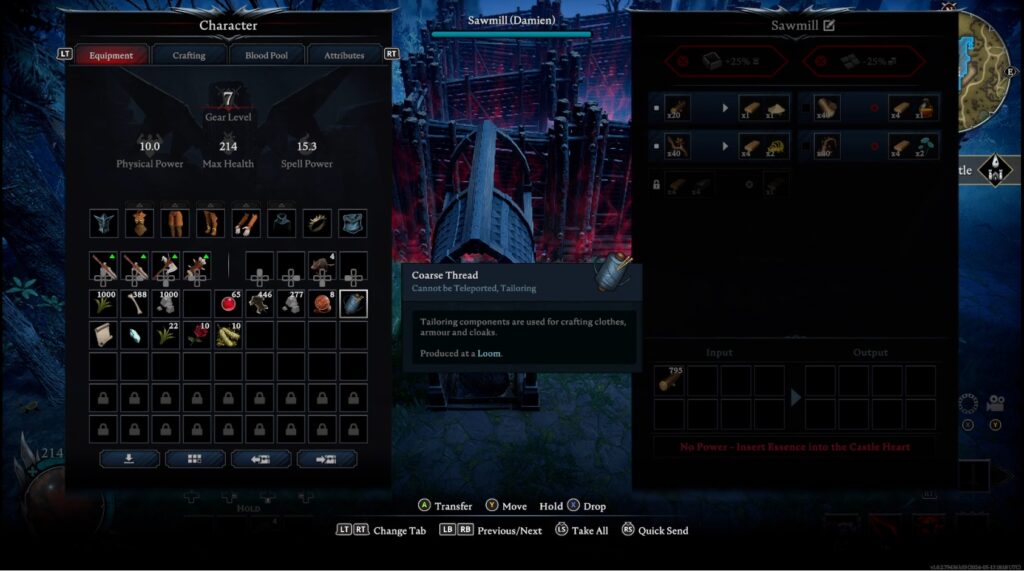Show the Attributes tab
The width and height of the screenshot is (1024, 571).
coord(344,55)
